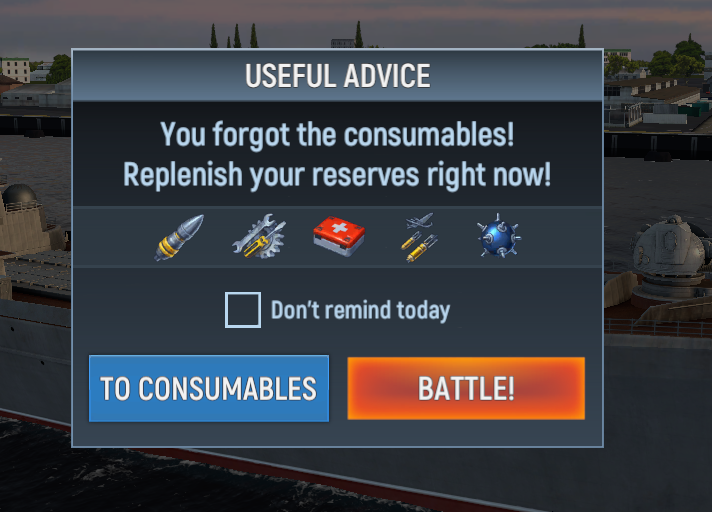
Task: Select the aircraft and missiles consumable icon
Action: tap(420, 238)
